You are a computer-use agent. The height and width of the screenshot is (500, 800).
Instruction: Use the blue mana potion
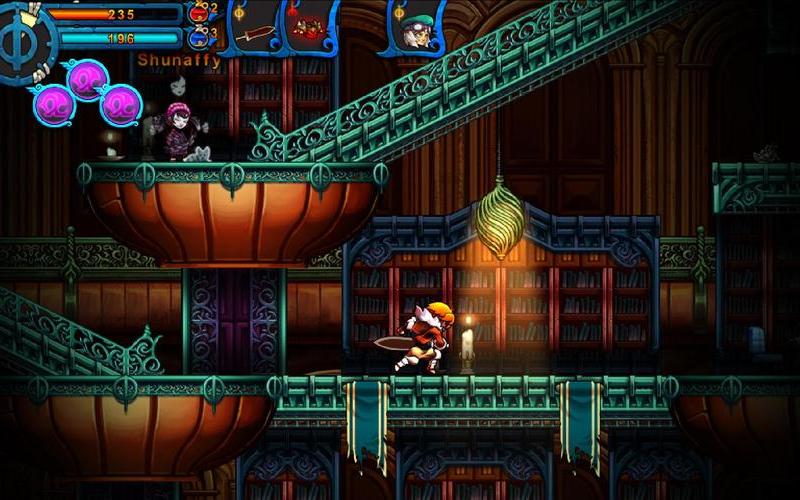[199, 38]
